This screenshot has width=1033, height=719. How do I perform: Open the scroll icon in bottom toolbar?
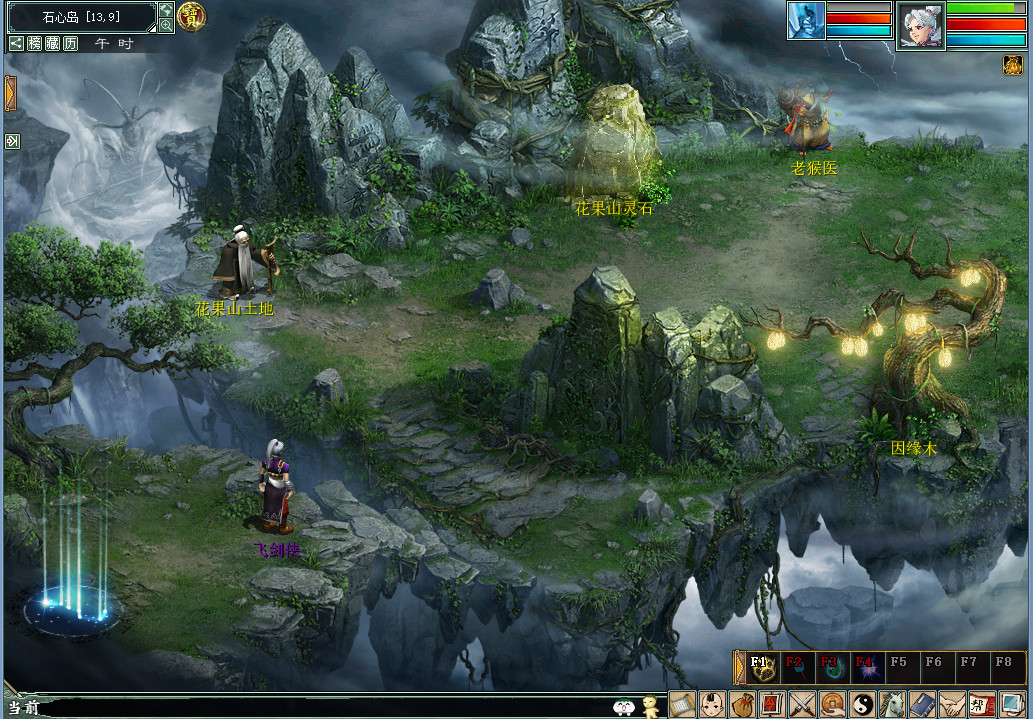point(682,704)
